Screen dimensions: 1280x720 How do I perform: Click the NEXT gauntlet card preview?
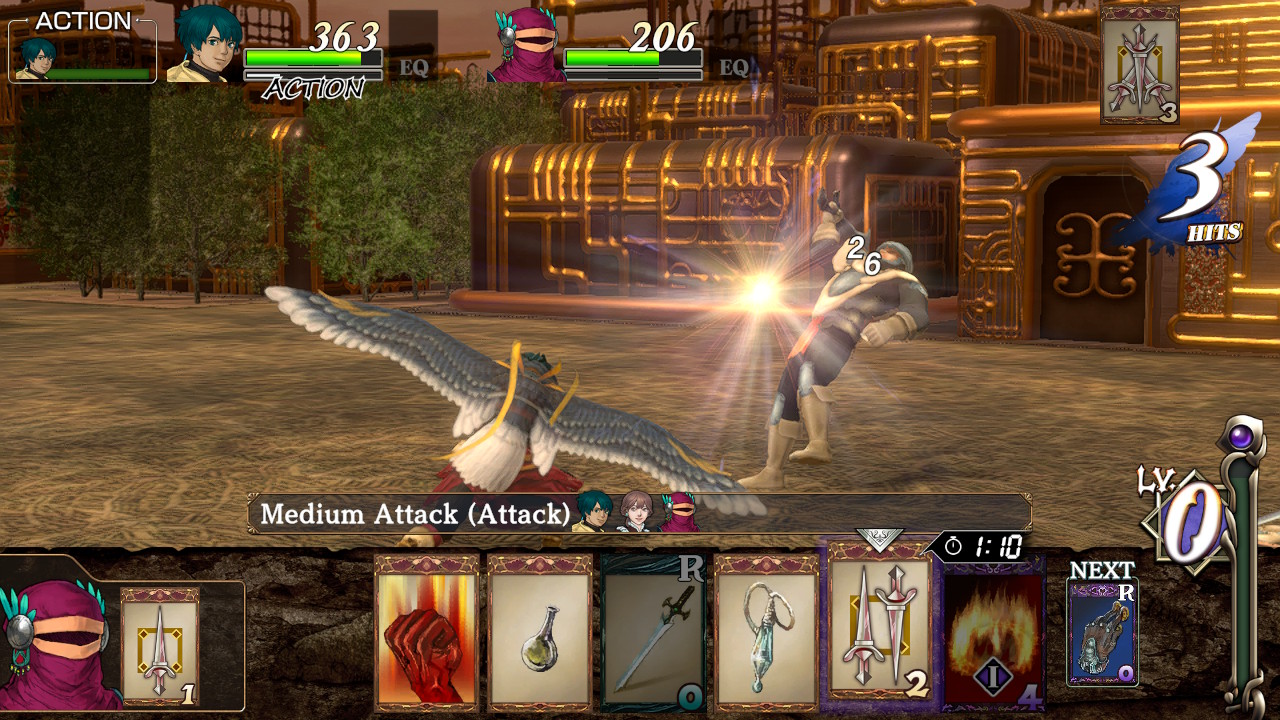pos(1102,632)
